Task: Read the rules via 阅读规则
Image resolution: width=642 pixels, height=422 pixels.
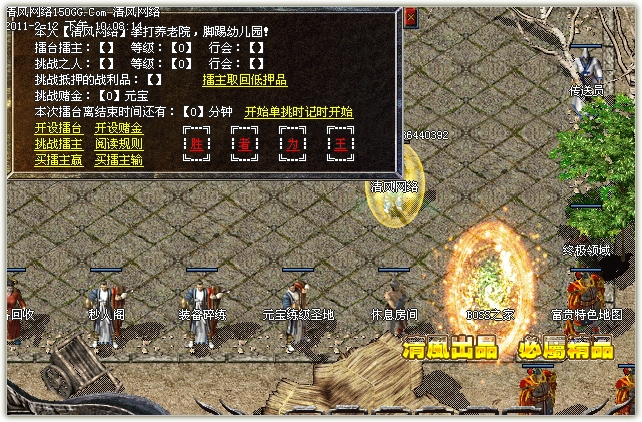Action: (x=118, y=143)
